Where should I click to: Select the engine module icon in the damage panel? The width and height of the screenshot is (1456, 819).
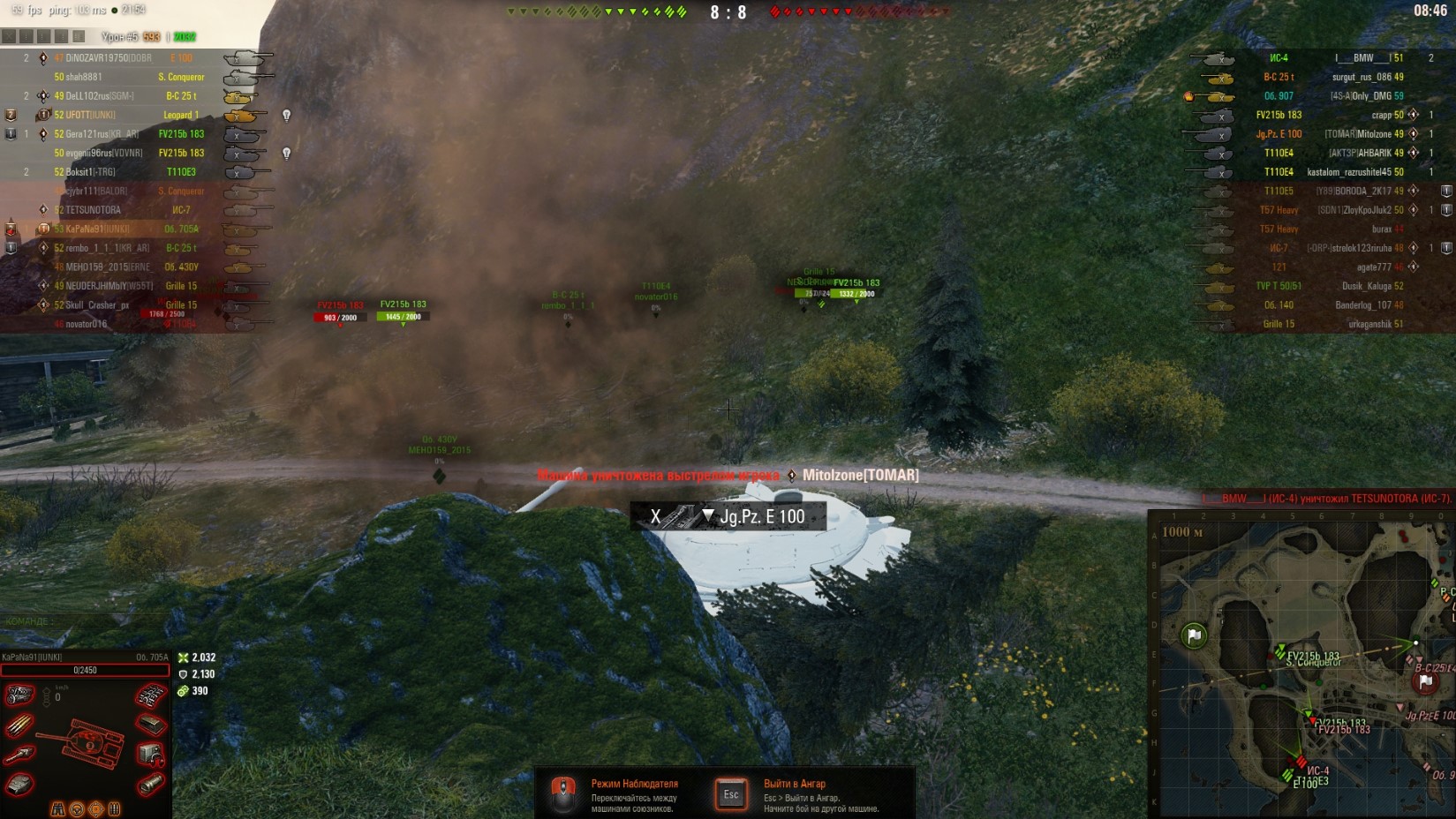(19, 695)
